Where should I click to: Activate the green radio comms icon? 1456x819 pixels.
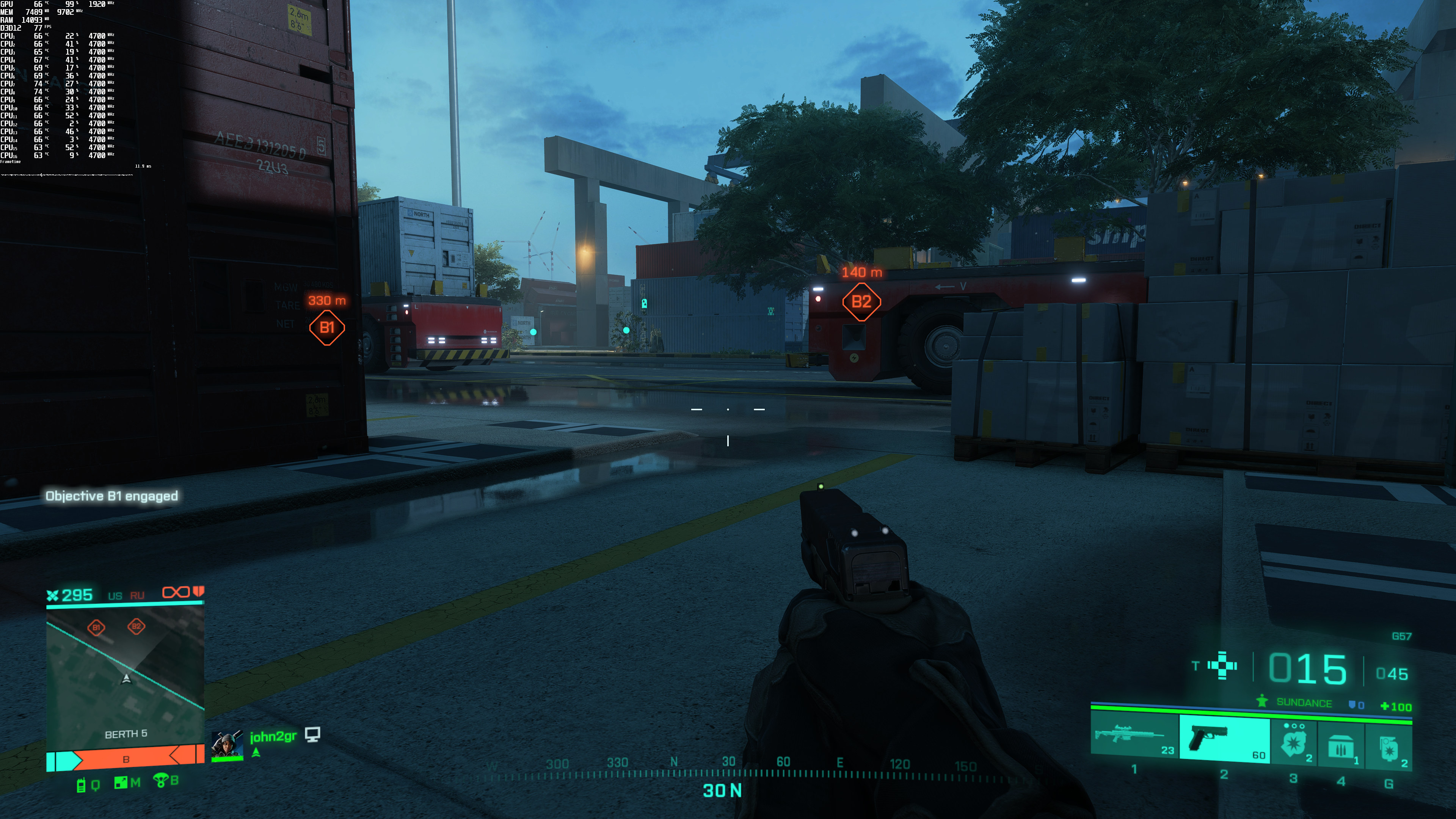81,784
